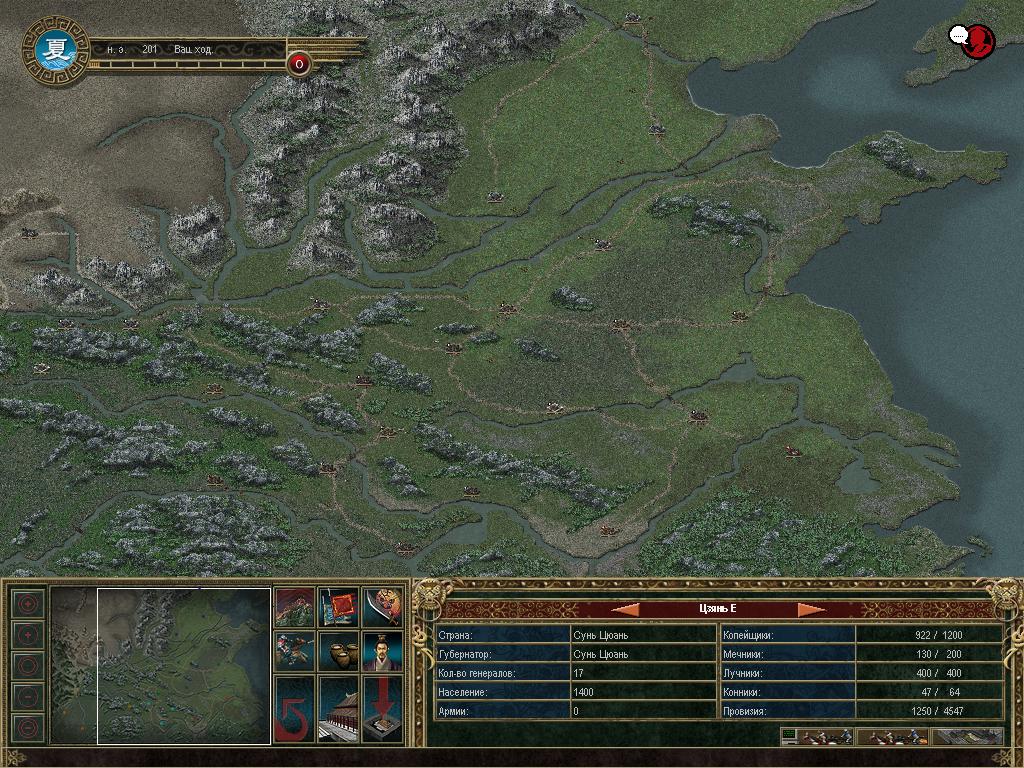The image size is (1024, 768).
Task: Go to the next city using the right arrow
Action: pos(811,609)
